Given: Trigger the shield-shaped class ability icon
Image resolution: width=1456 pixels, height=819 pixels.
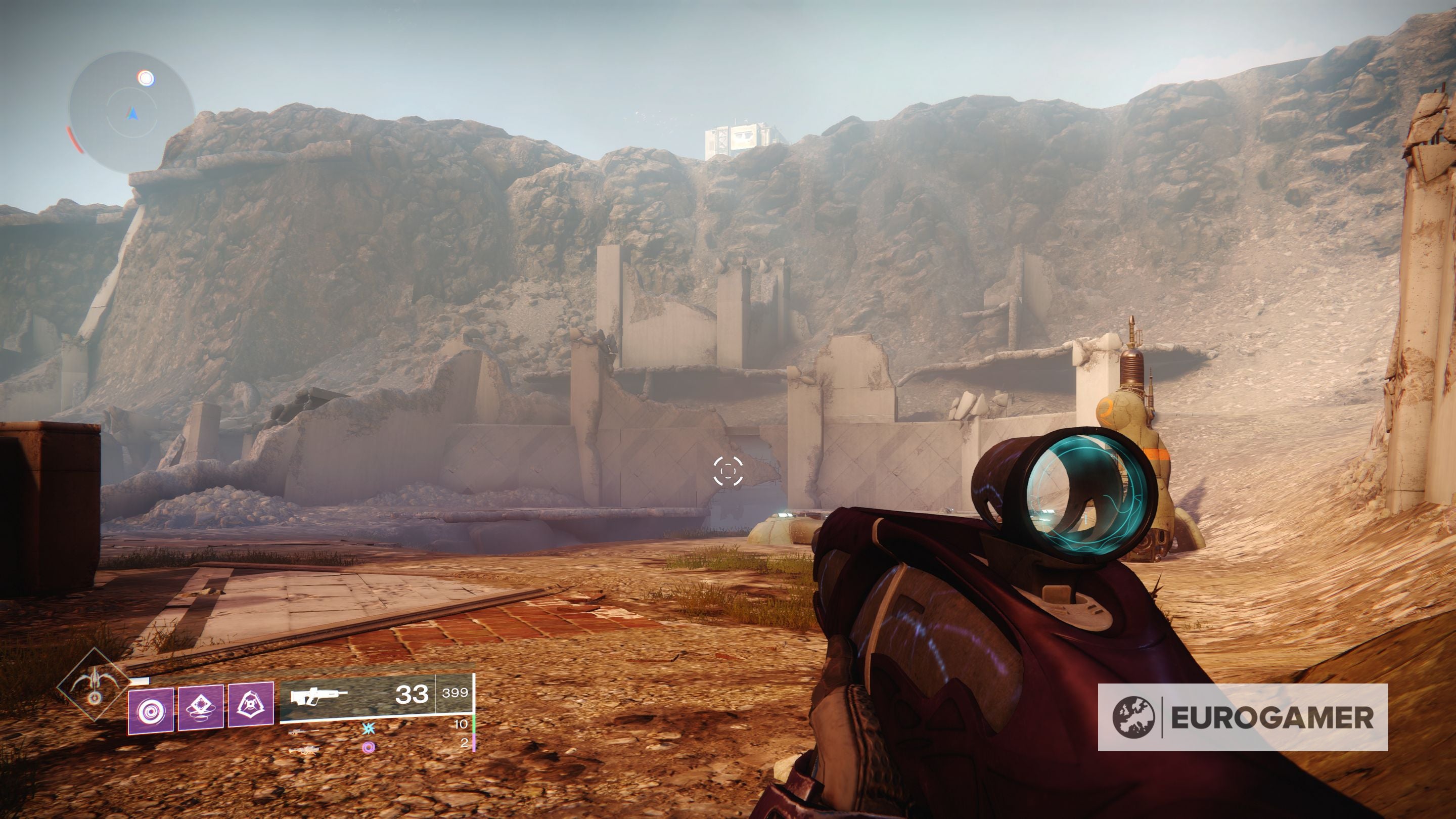Looking at the screenshot, I should (250, 704).
